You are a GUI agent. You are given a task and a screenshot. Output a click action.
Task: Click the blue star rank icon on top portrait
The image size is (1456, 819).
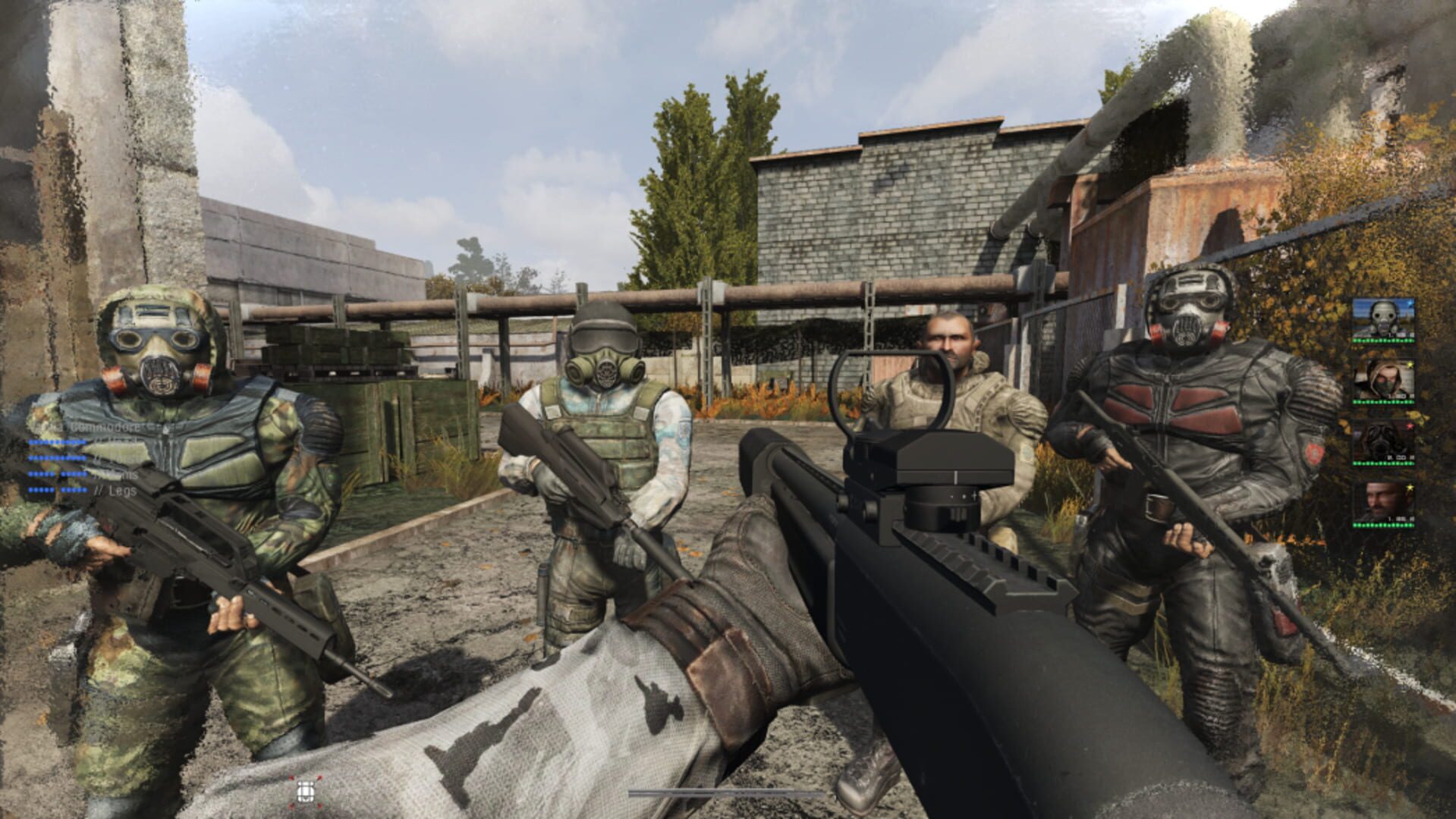pyautogui.click(x=1410, y=303)
